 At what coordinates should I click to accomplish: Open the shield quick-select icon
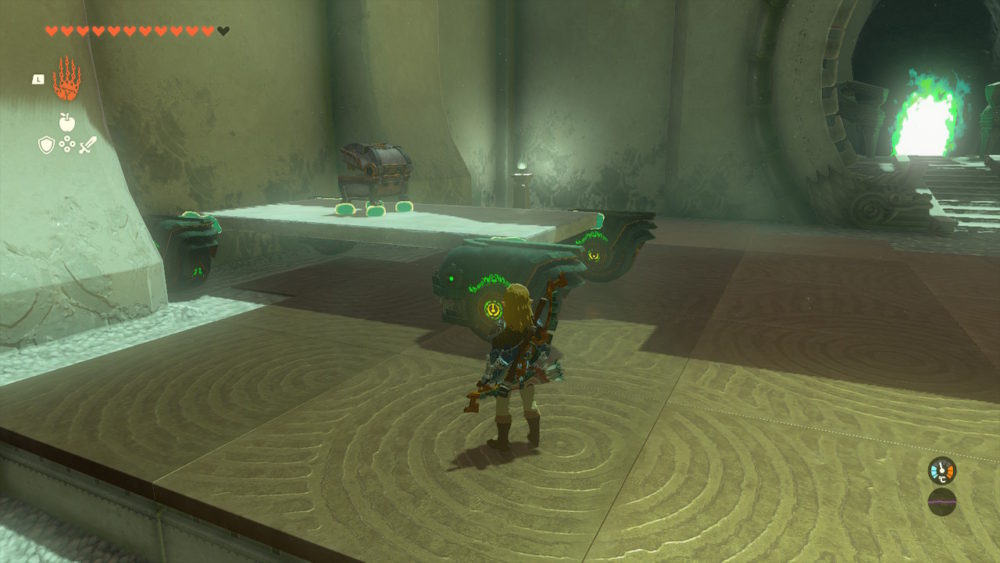[46, 145]
